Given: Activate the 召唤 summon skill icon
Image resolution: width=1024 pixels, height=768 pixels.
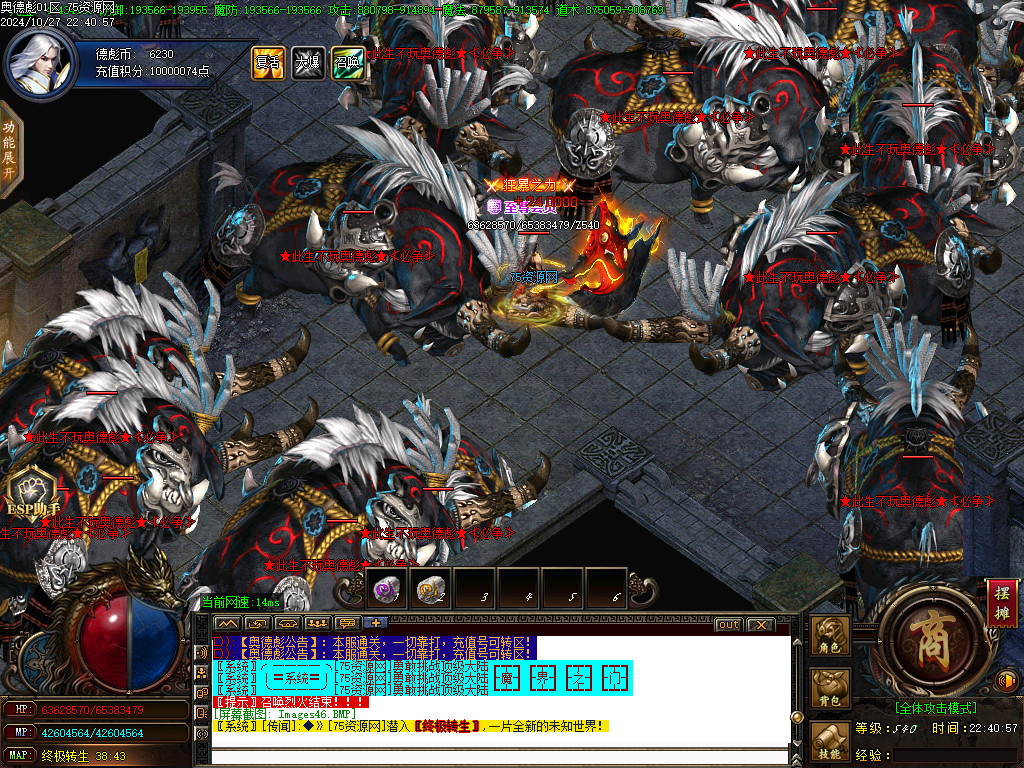Looking at the screenshot, I should pos(347,62).
